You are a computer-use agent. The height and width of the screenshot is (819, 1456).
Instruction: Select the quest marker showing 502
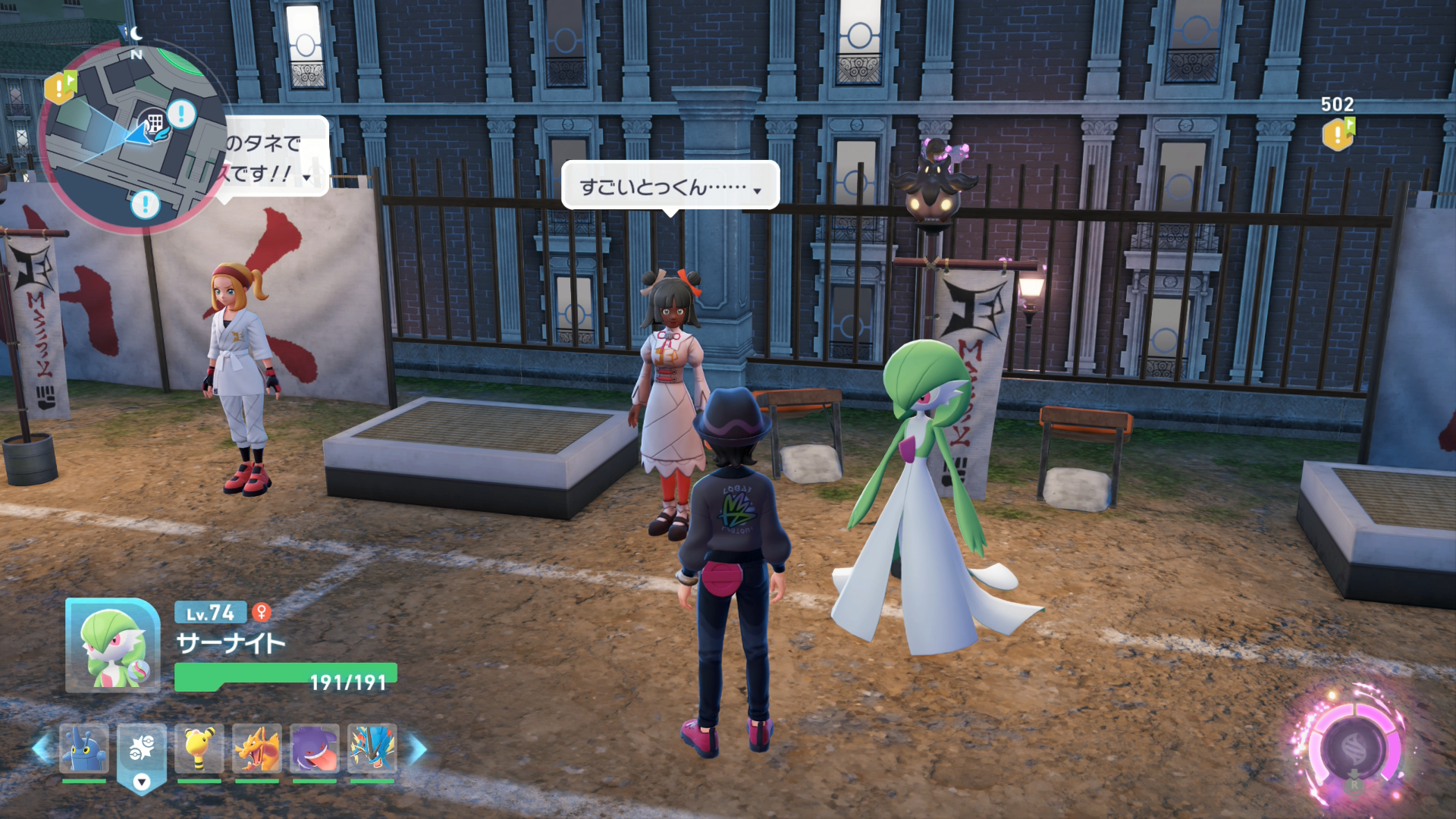coord(1338,134)
